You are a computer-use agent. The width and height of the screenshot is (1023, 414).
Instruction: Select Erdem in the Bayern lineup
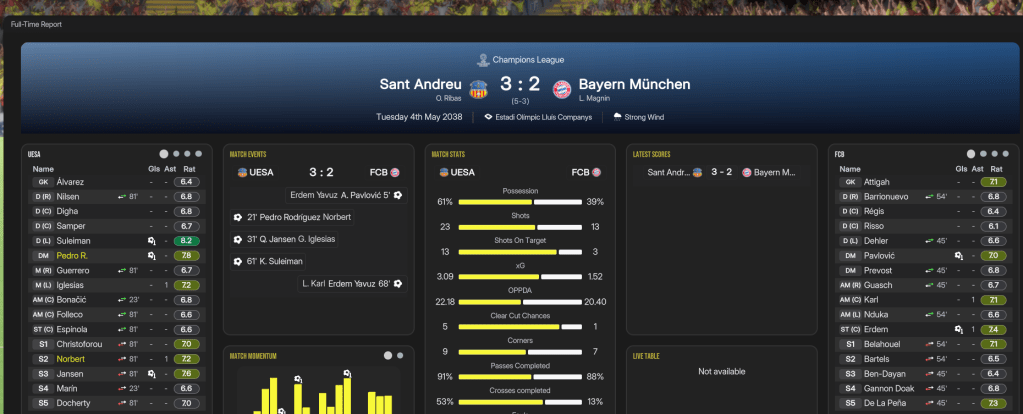coord(876,329)
